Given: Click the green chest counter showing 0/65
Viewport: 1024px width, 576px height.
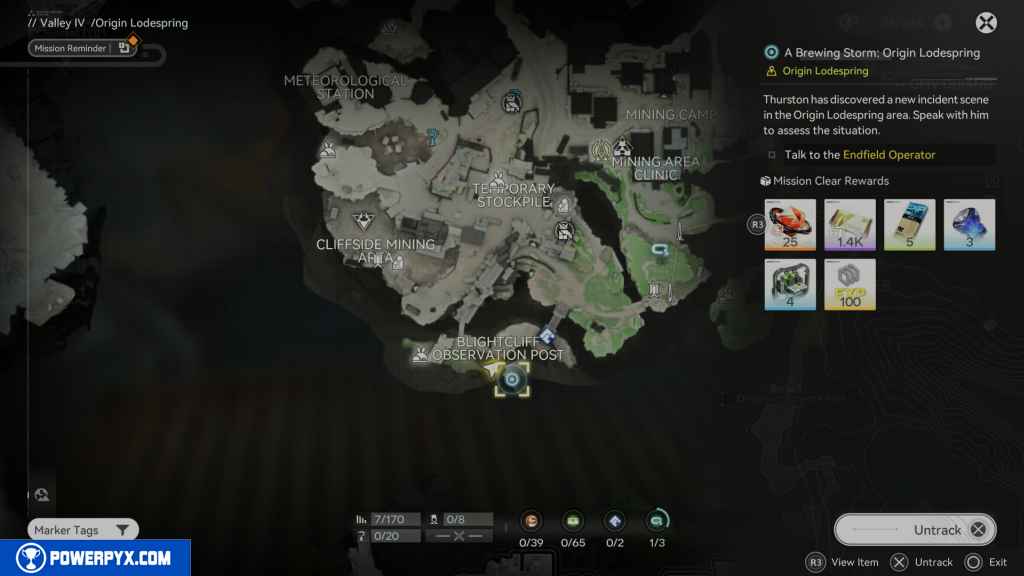Looking at the screenshot, I should (x=573, y=521).
